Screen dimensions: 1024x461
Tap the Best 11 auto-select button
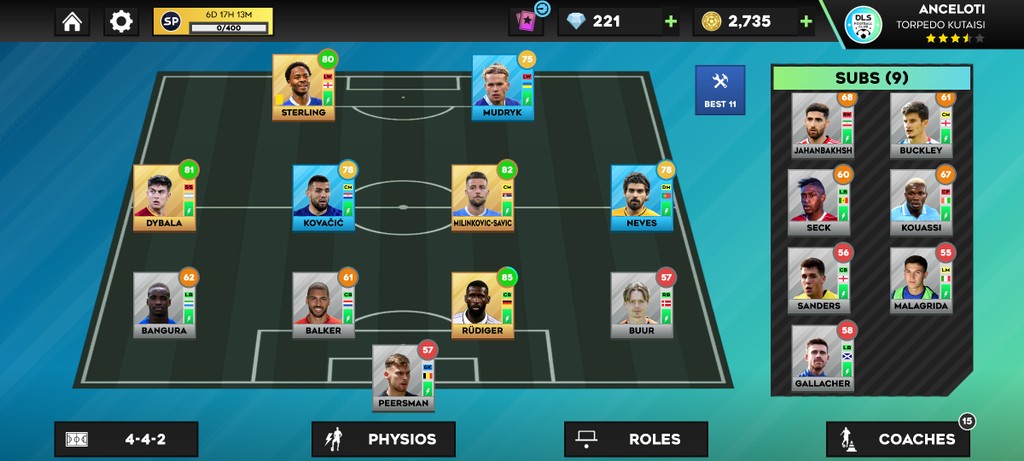coord(720,90)
